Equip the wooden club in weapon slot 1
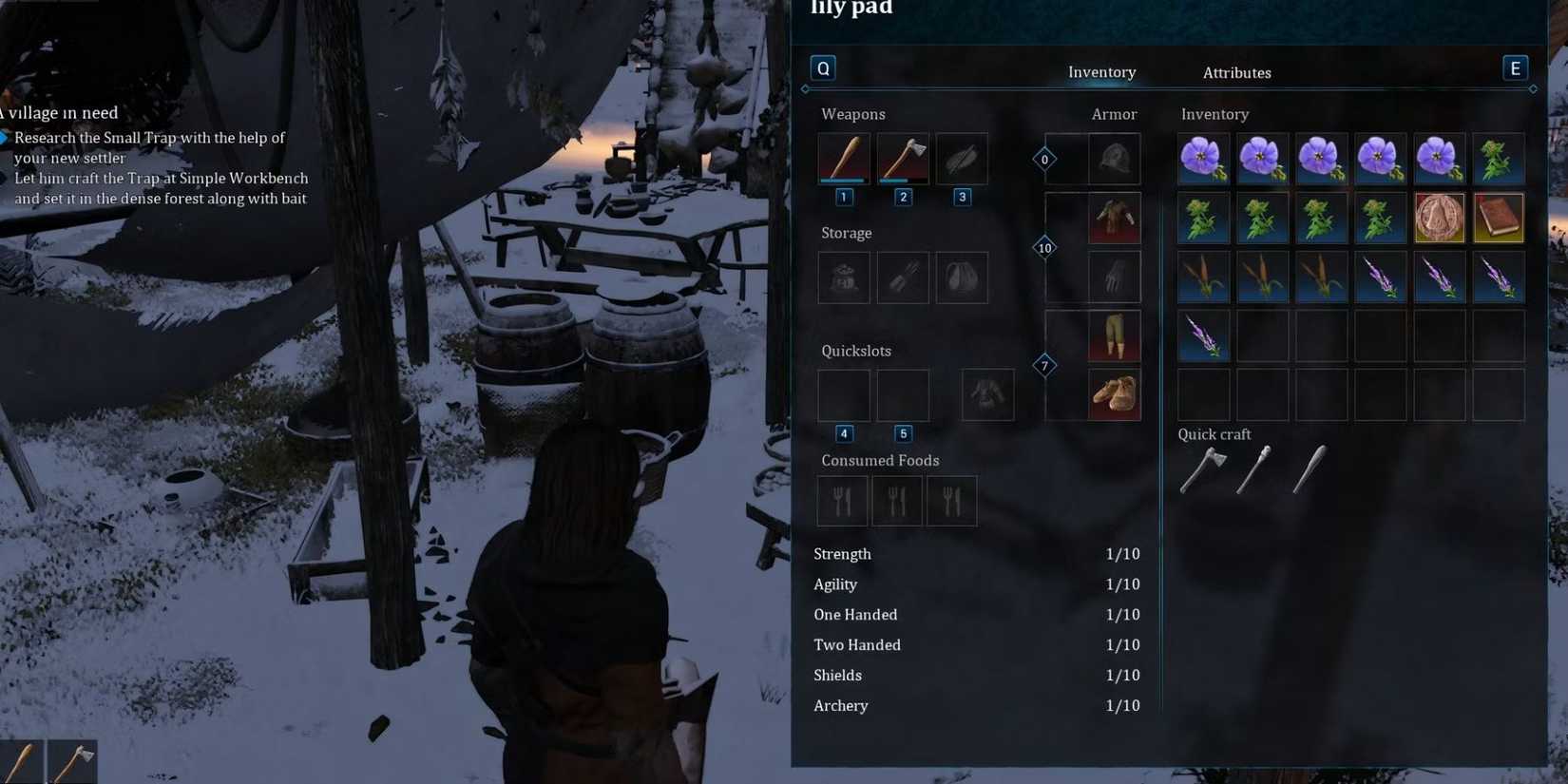Screen dimensions: 1568x784 [842, 159]
